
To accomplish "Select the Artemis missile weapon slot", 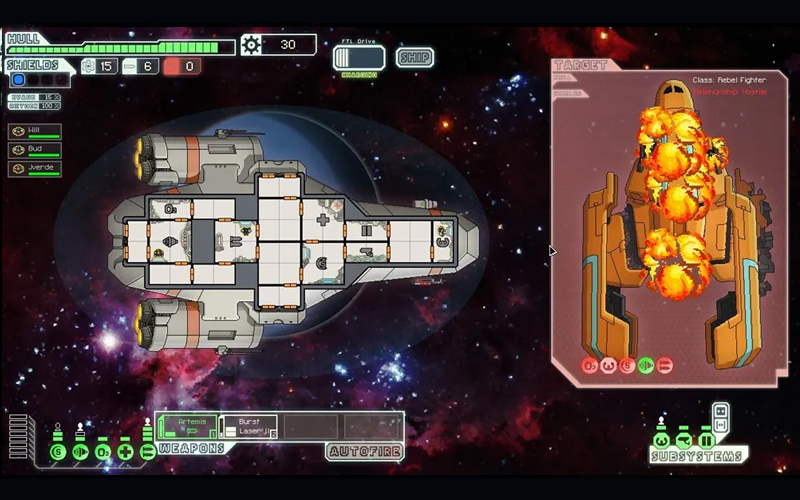I will click(187, 427).
